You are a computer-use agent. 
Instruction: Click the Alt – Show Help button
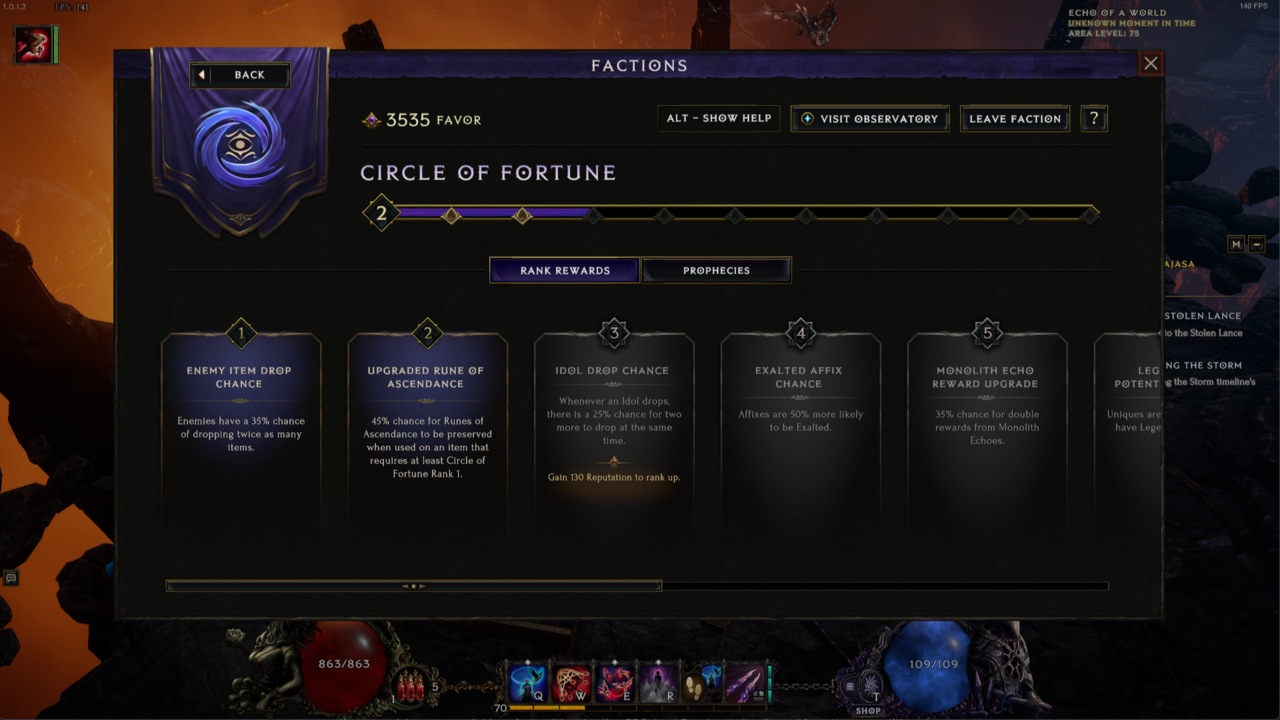click(719, 118)
